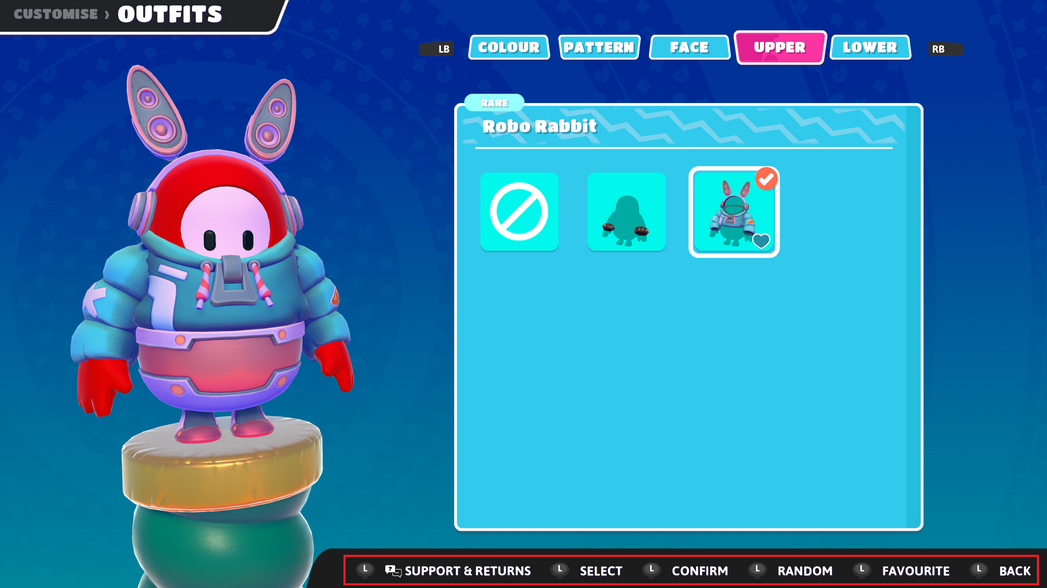Switch to the Lower tab
Image resolution: width=1047 pixels, height=588 pixels.
869,47
